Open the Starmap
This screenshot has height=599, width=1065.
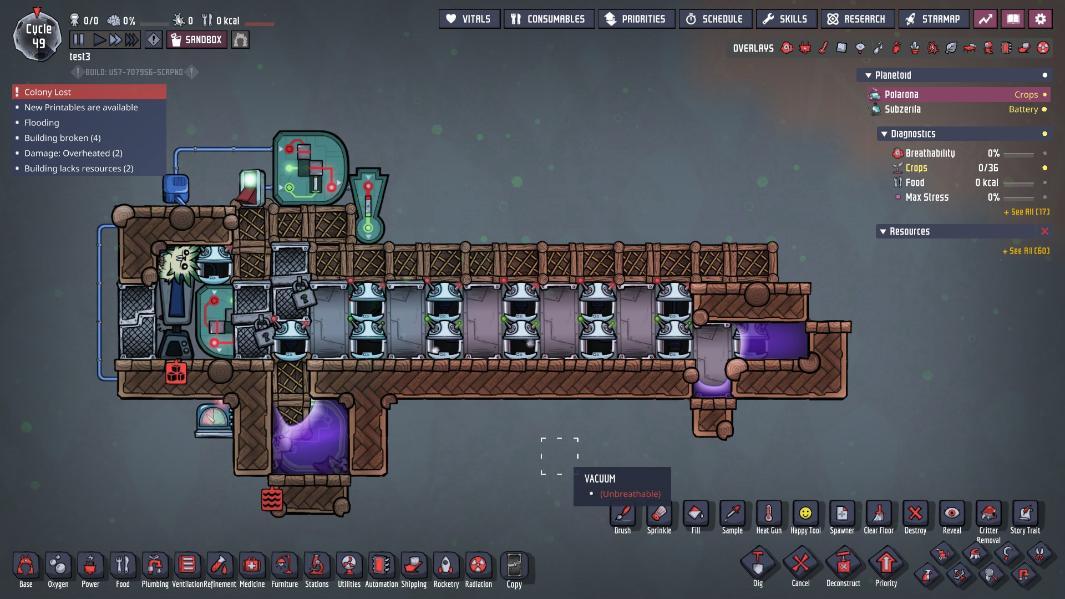[x=932, y=19]
